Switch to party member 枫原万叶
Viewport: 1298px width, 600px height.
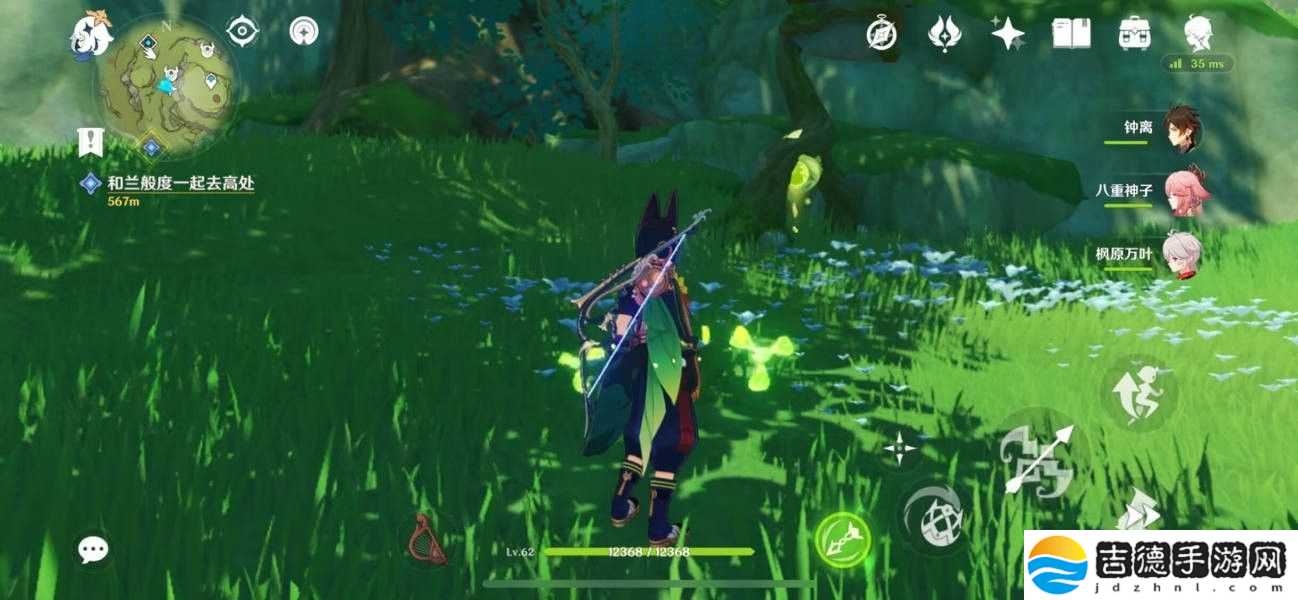point(1184,254)
